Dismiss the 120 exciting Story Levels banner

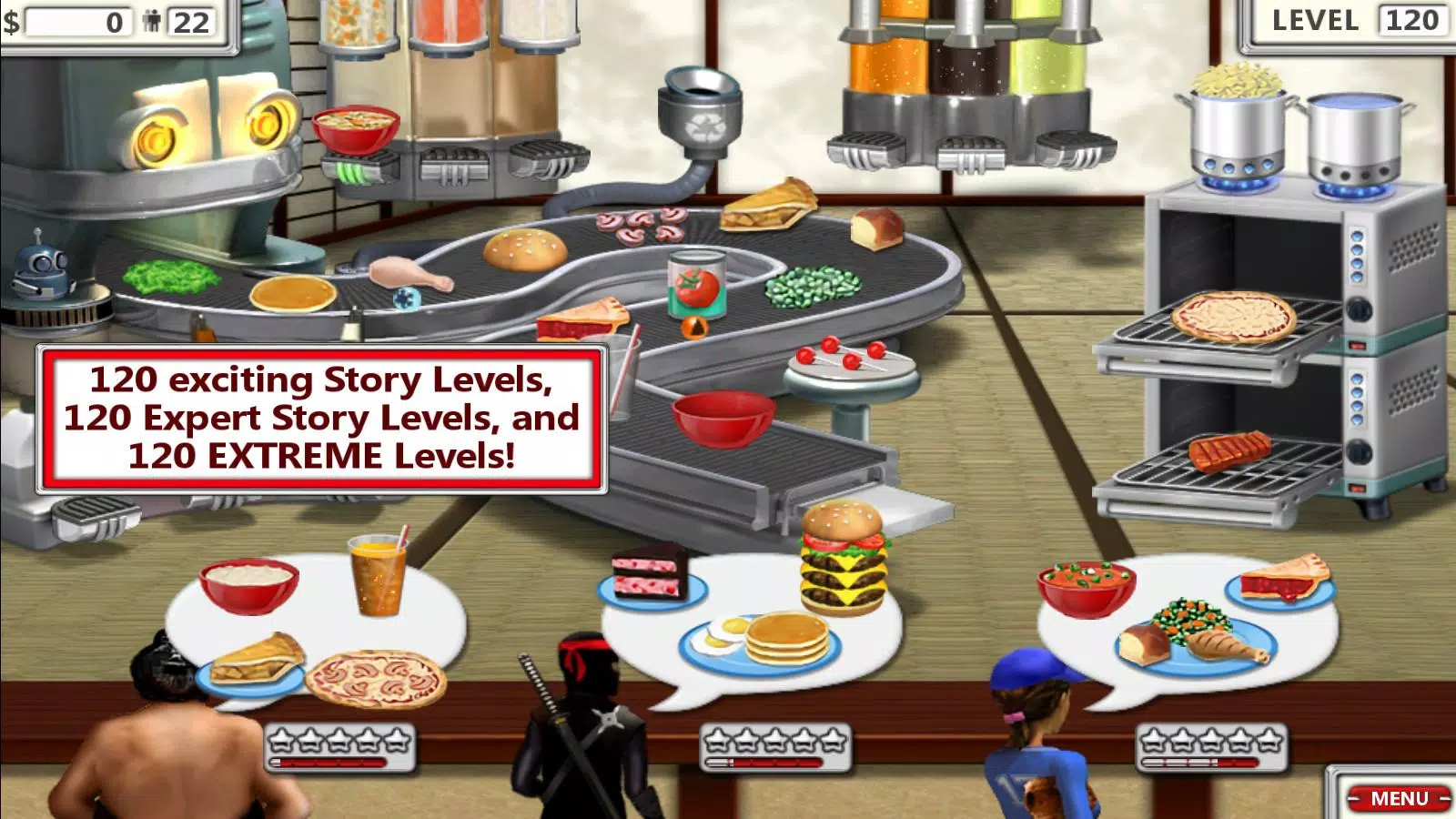pyautogui.click(x=318, y=417)
